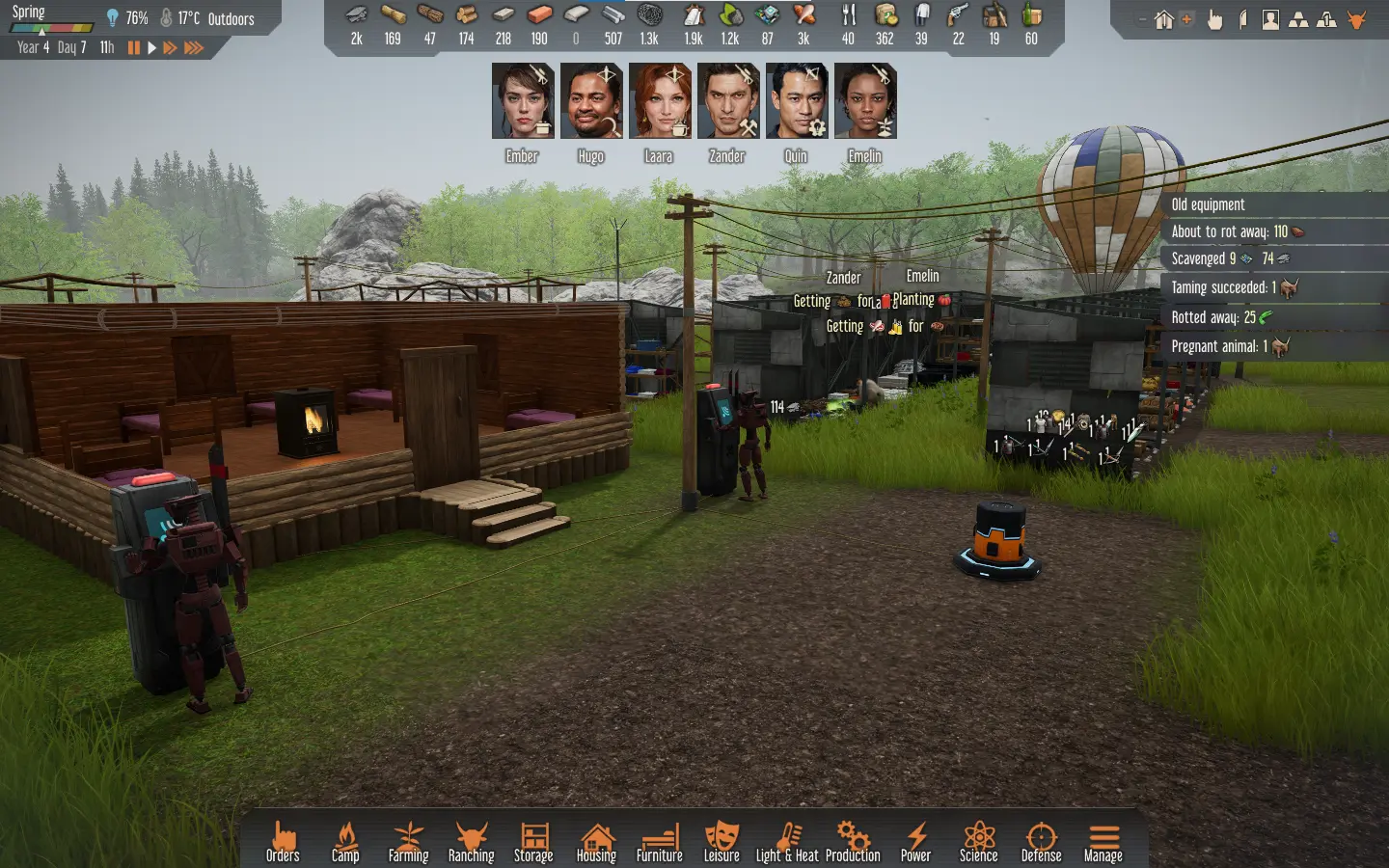Open the Camp build category
The width and height of the screenshot is (1389, 868).
345,841
